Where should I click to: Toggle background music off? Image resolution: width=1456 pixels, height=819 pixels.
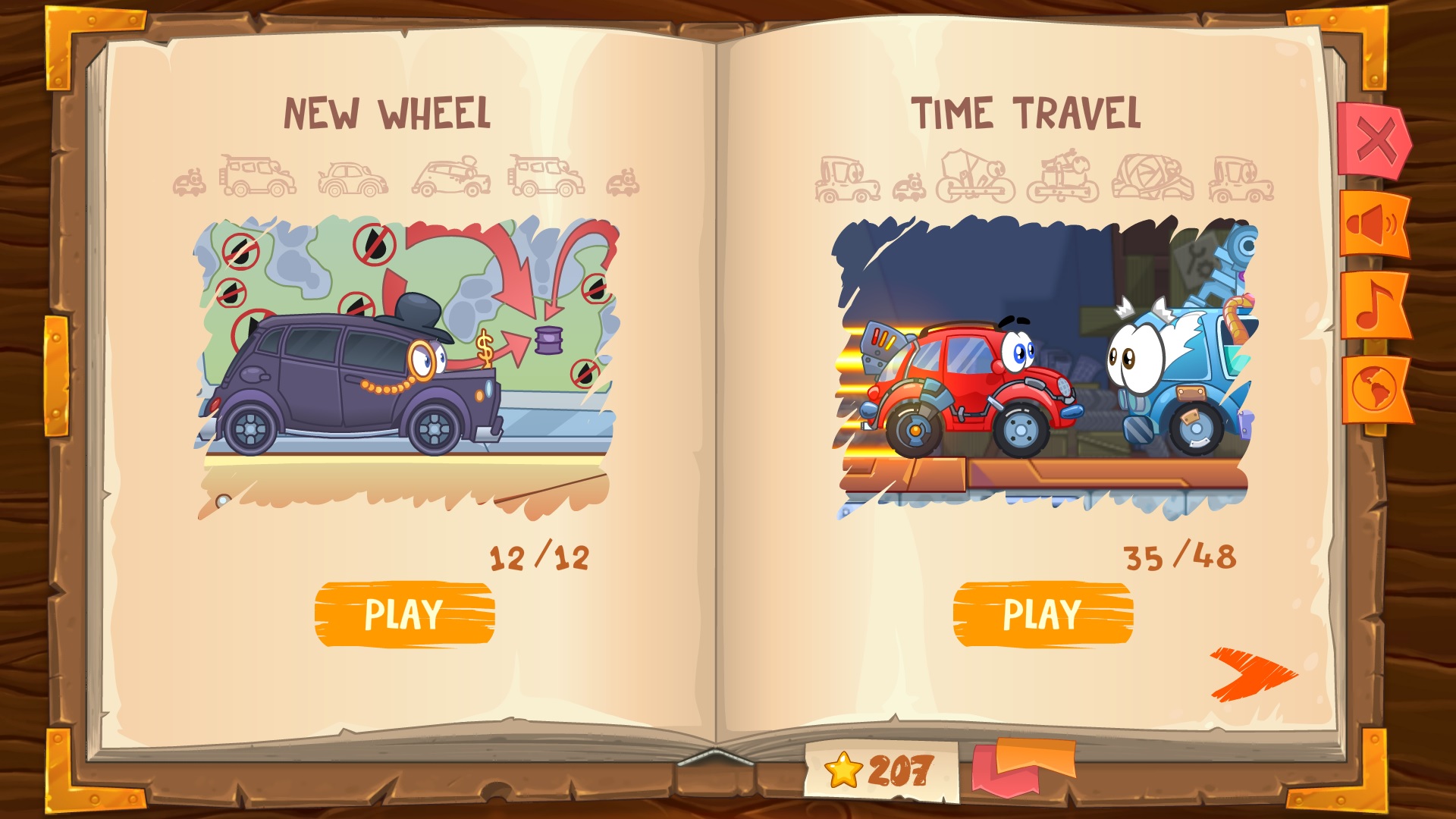(1375, 304)
